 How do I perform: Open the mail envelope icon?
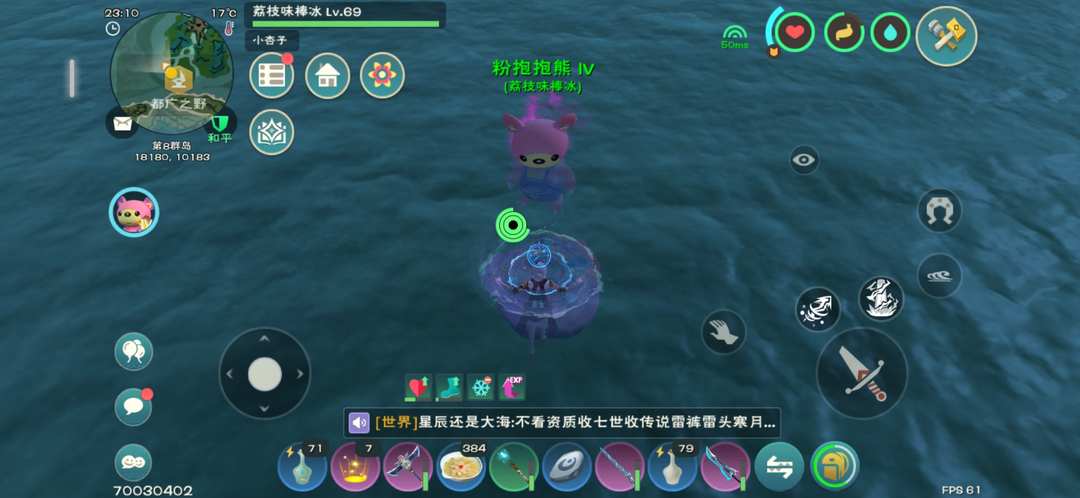click(x=122, y=123)
